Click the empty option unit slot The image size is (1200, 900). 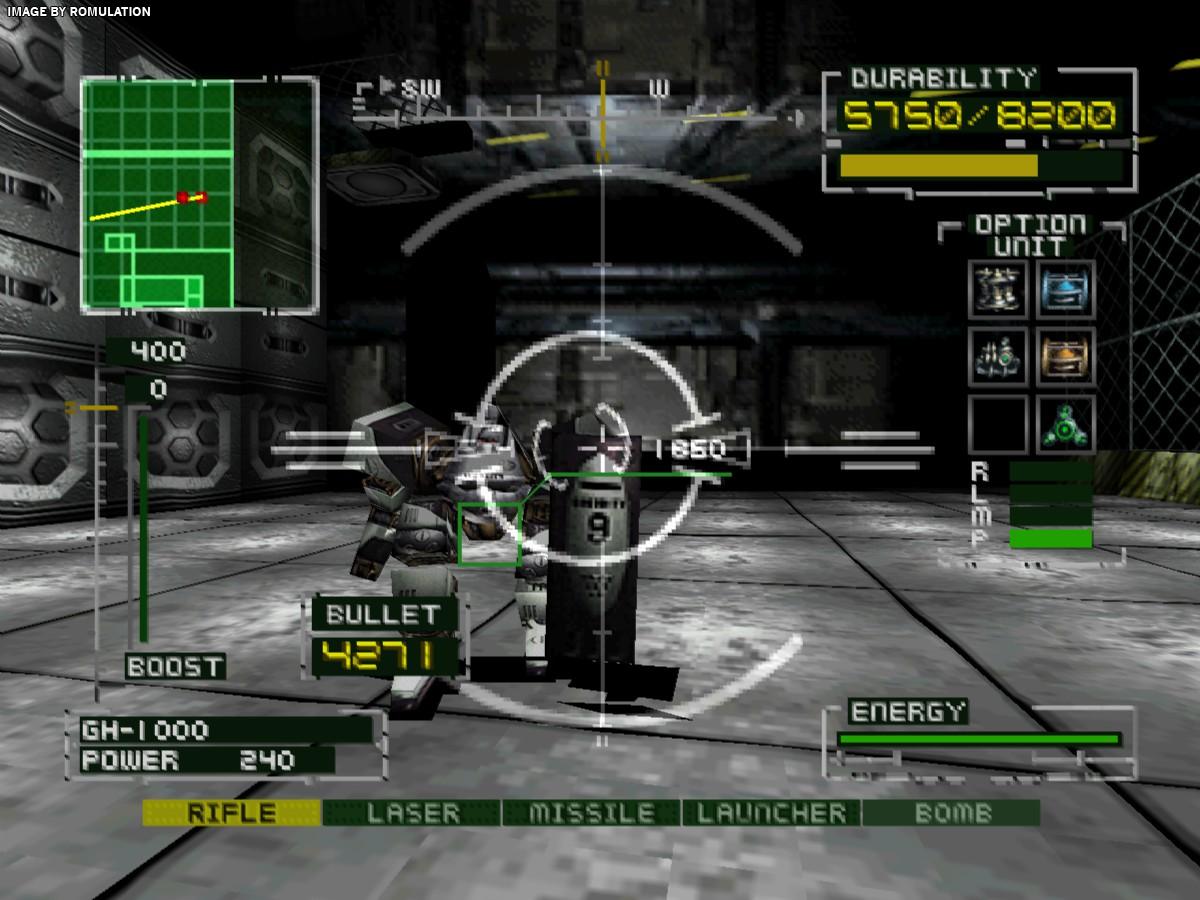click(x=998, y=425)
